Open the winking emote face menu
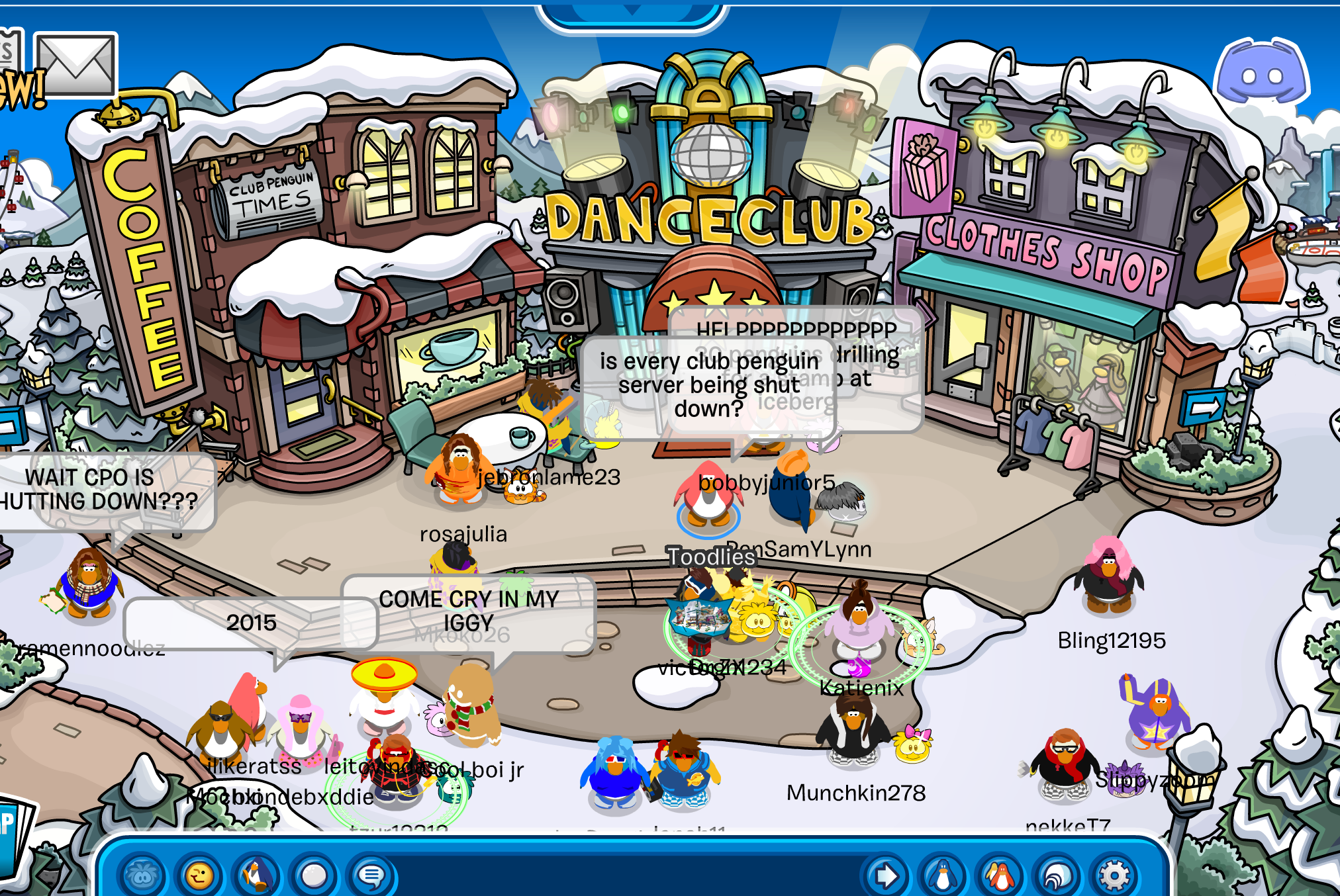Screen dimensions: 1340x896 tap(199, 876)
